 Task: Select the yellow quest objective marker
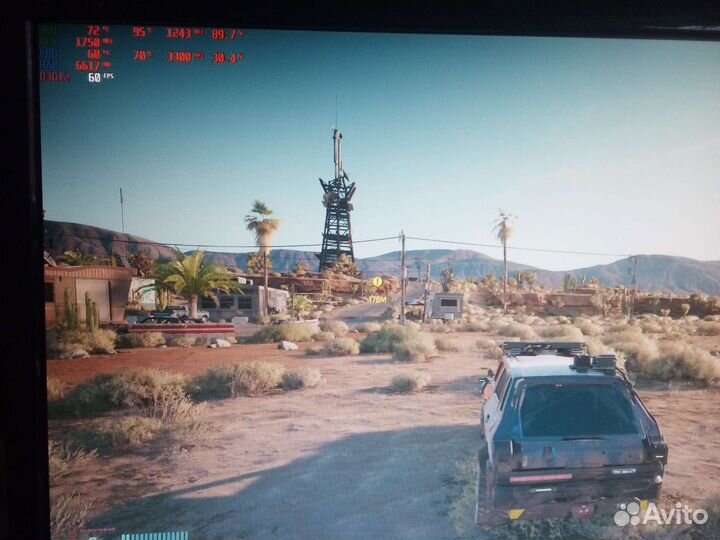[x=377, y=282]
